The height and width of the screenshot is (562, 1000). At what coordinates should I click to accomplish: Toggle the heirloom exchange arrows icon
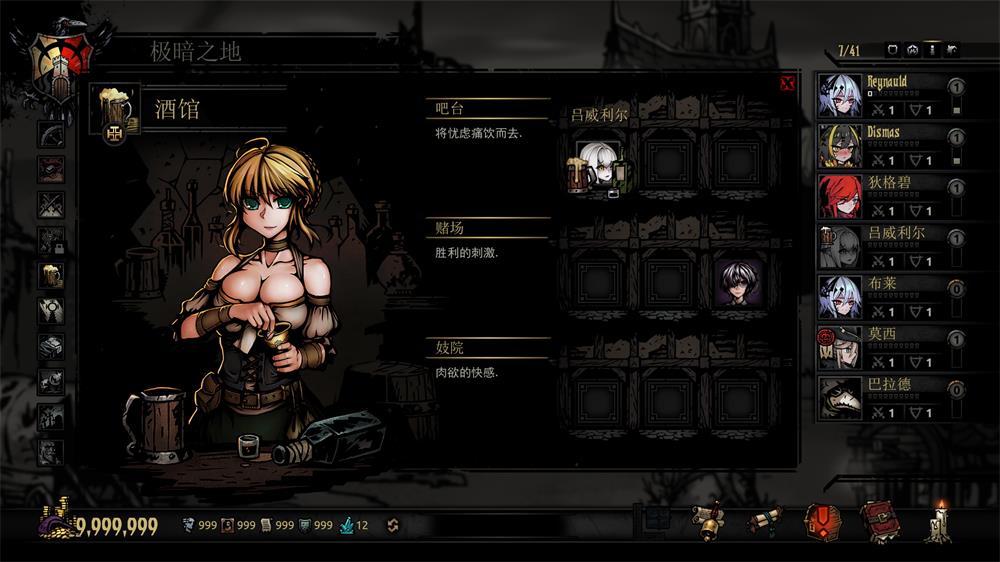392,525
